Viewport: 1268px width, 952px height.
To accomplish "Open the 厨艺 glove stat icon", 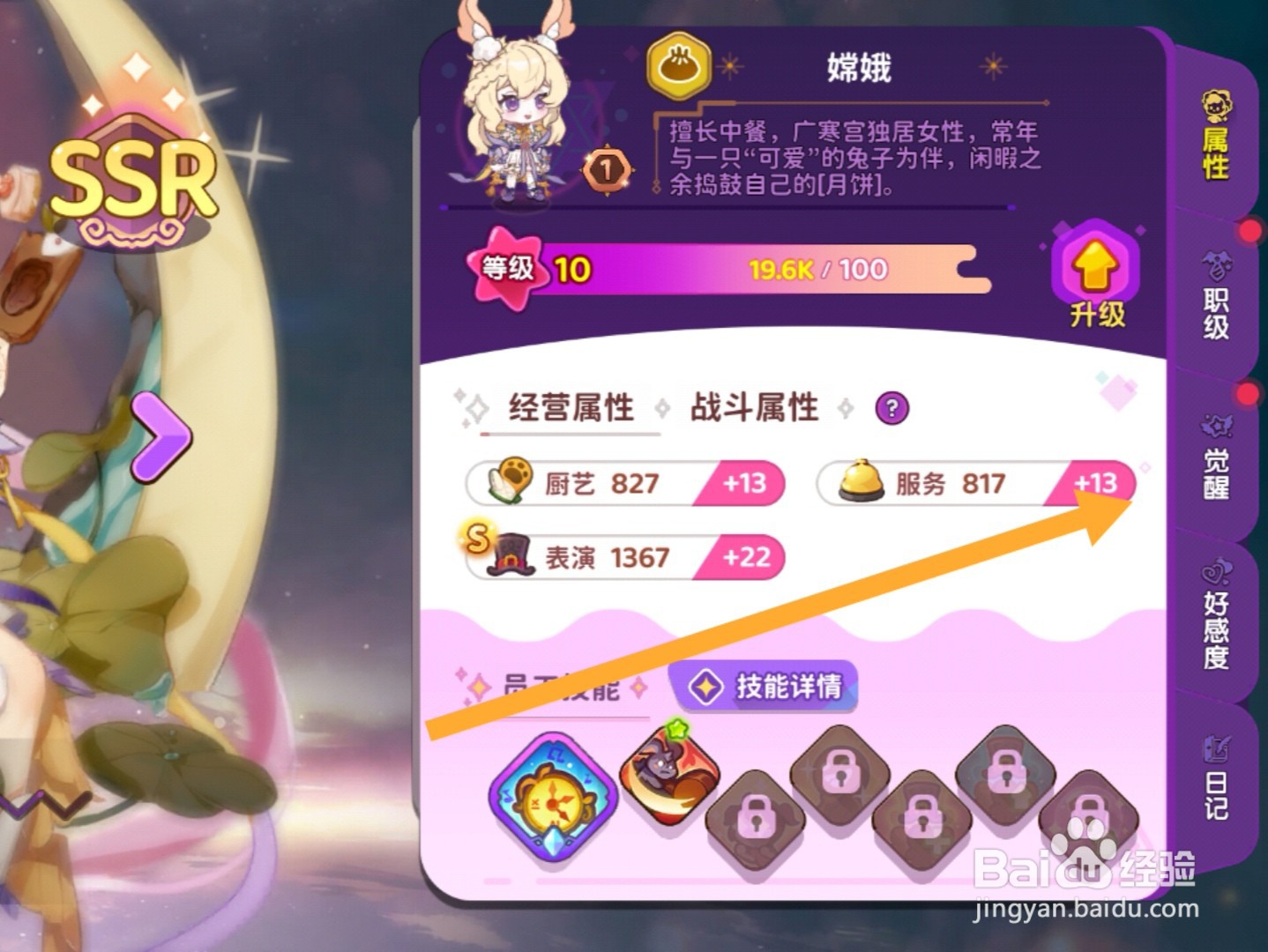I will [x=510, y=481].
